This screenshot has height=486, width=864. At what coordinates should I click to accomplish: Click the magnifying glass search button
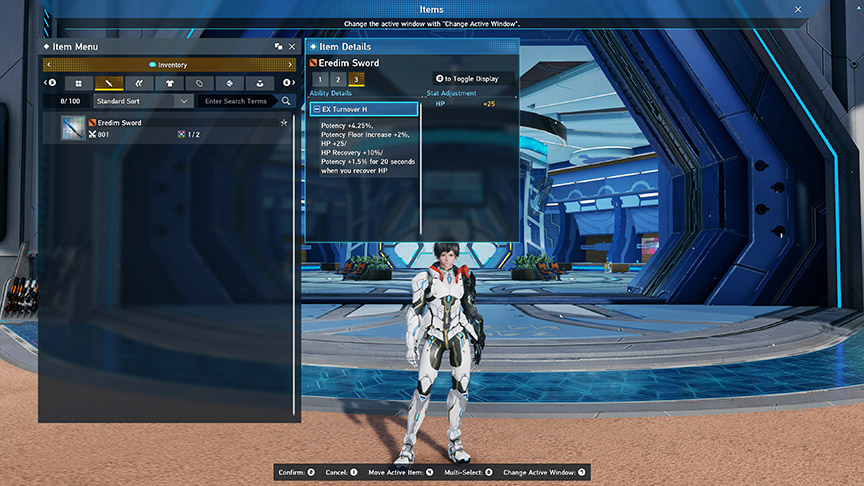(286, 101)
